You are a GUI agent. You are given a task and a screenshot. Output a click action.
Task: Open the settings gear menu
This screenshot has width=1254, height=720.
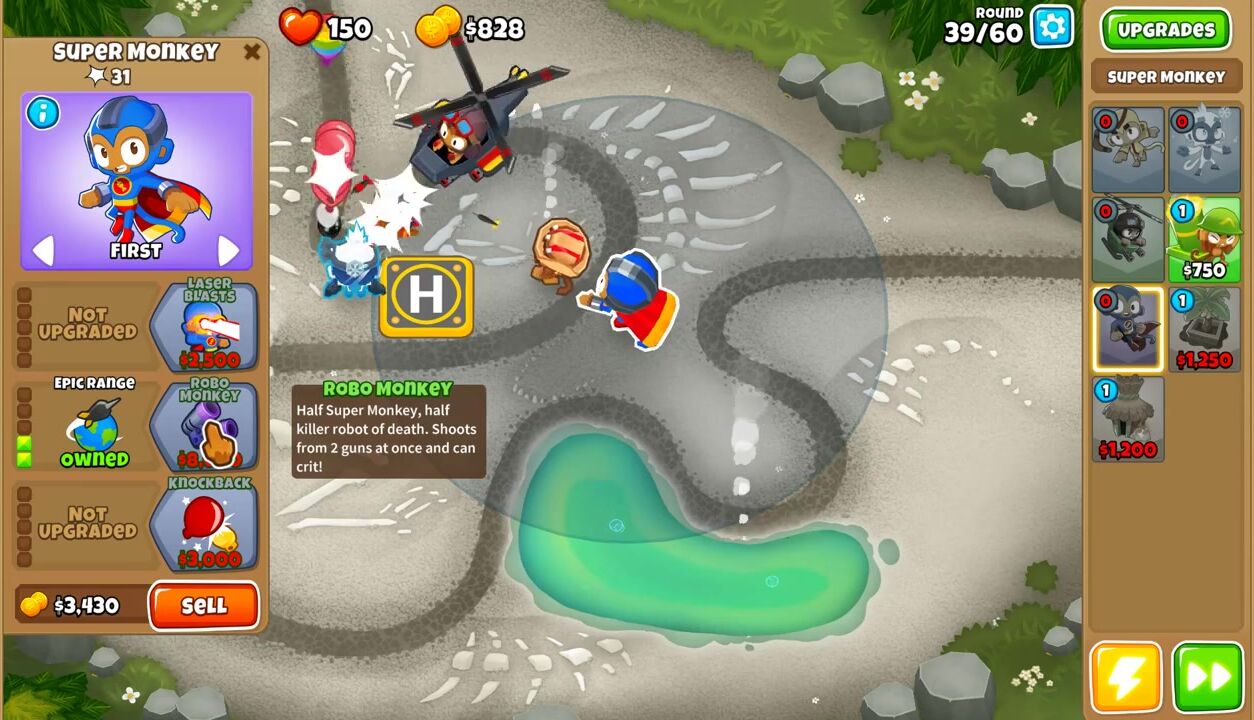[1052, 27]
